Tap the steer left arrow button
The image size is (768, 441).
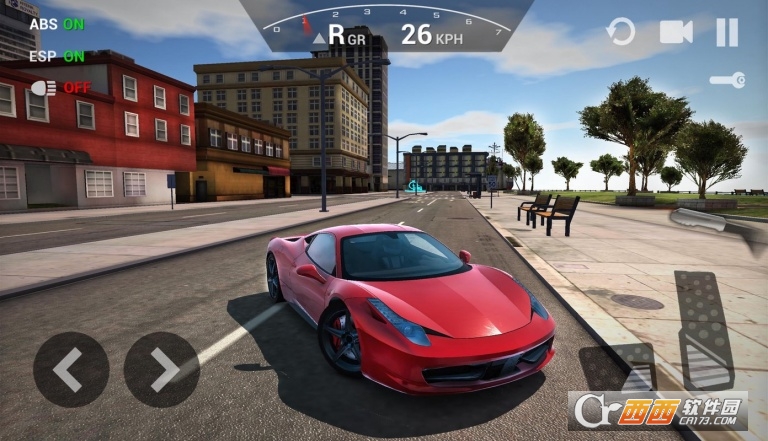pos(71,369)
